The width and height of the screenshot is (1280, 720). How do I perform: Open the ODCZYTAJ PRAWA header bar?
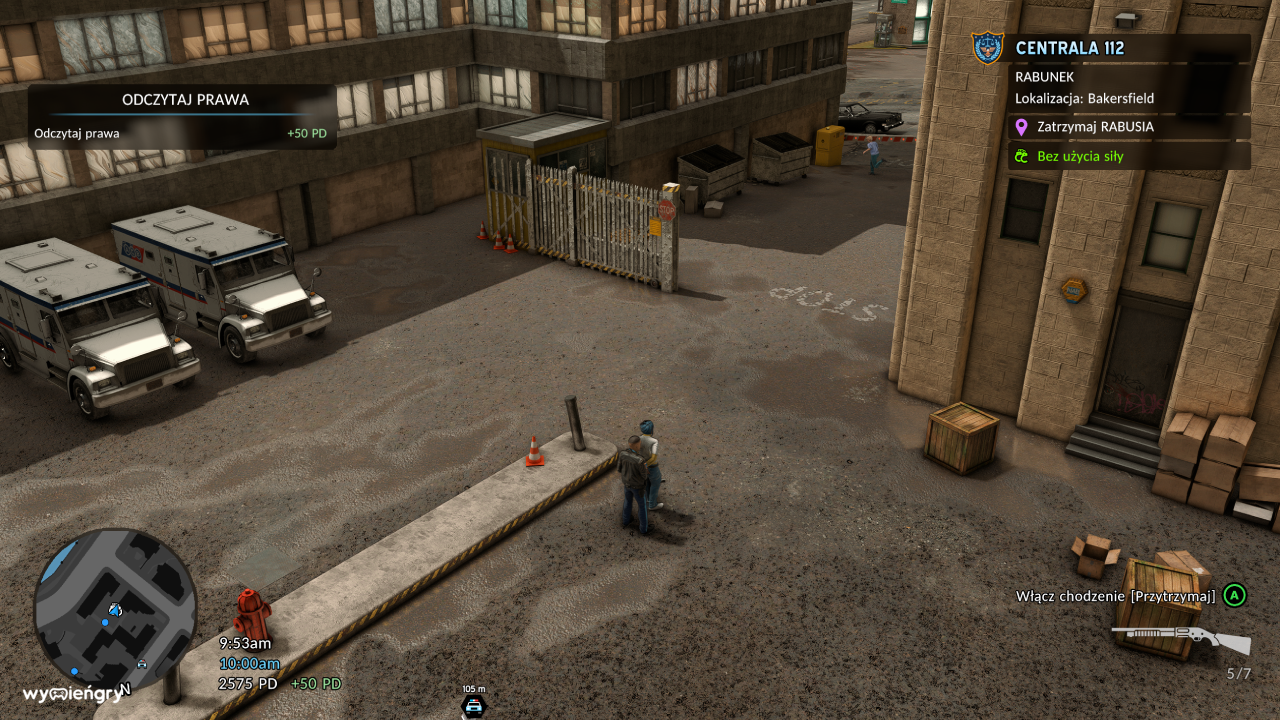click(x=185, y=100)
